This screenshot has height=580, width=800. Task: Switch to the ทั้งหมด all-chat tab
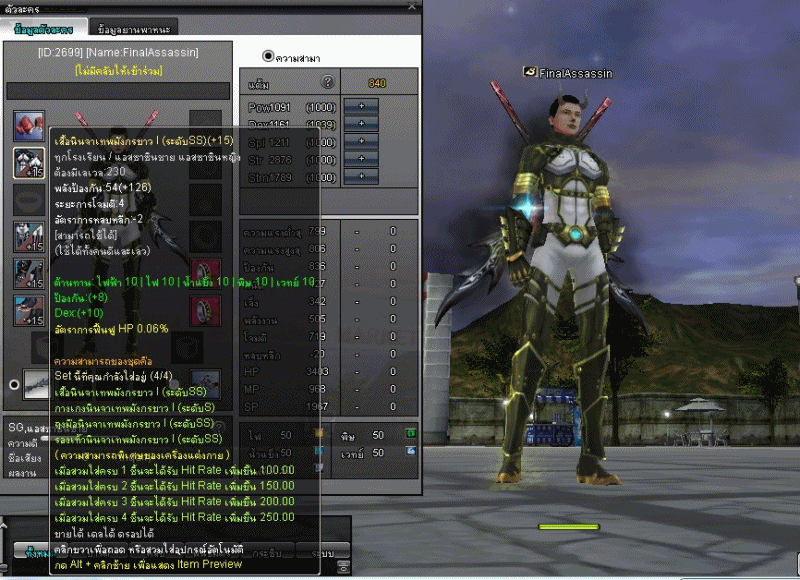pyautogui.click(x=36, y=551)
